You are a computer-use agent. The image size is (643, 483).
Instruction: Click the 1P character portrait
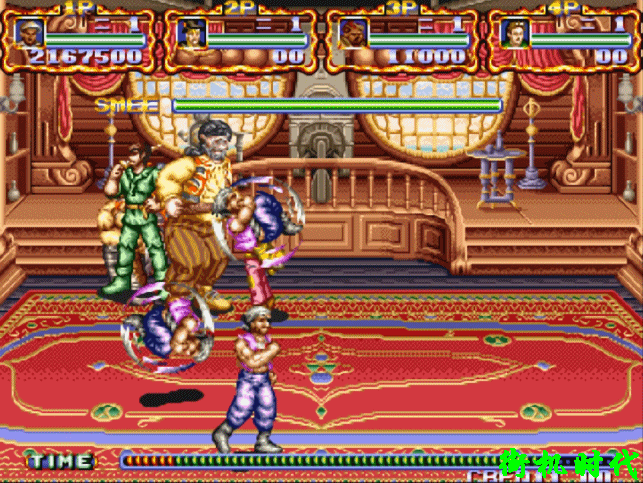click(x=27, y=32)
